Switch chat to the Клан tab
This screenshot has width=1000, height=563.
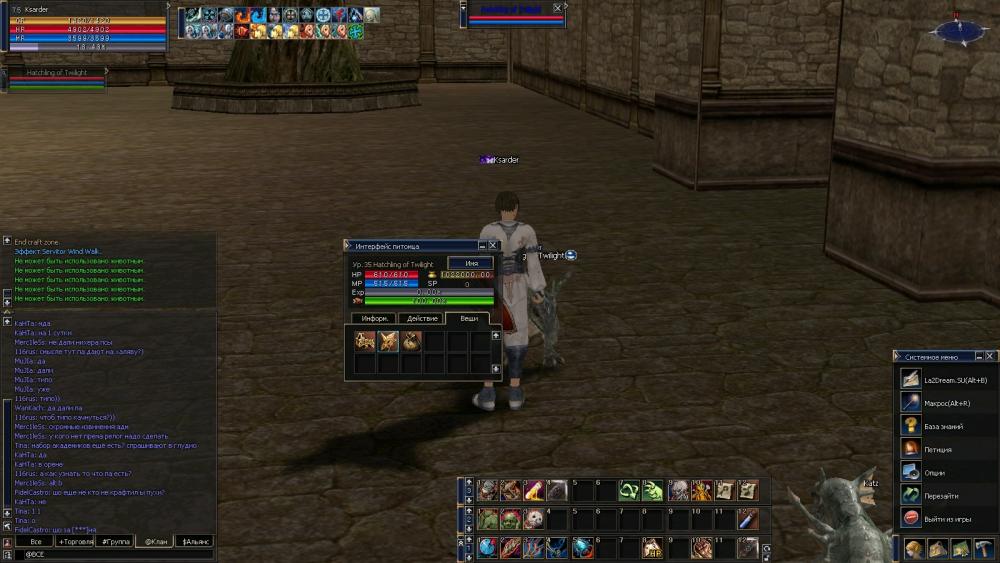coord(154,541)
